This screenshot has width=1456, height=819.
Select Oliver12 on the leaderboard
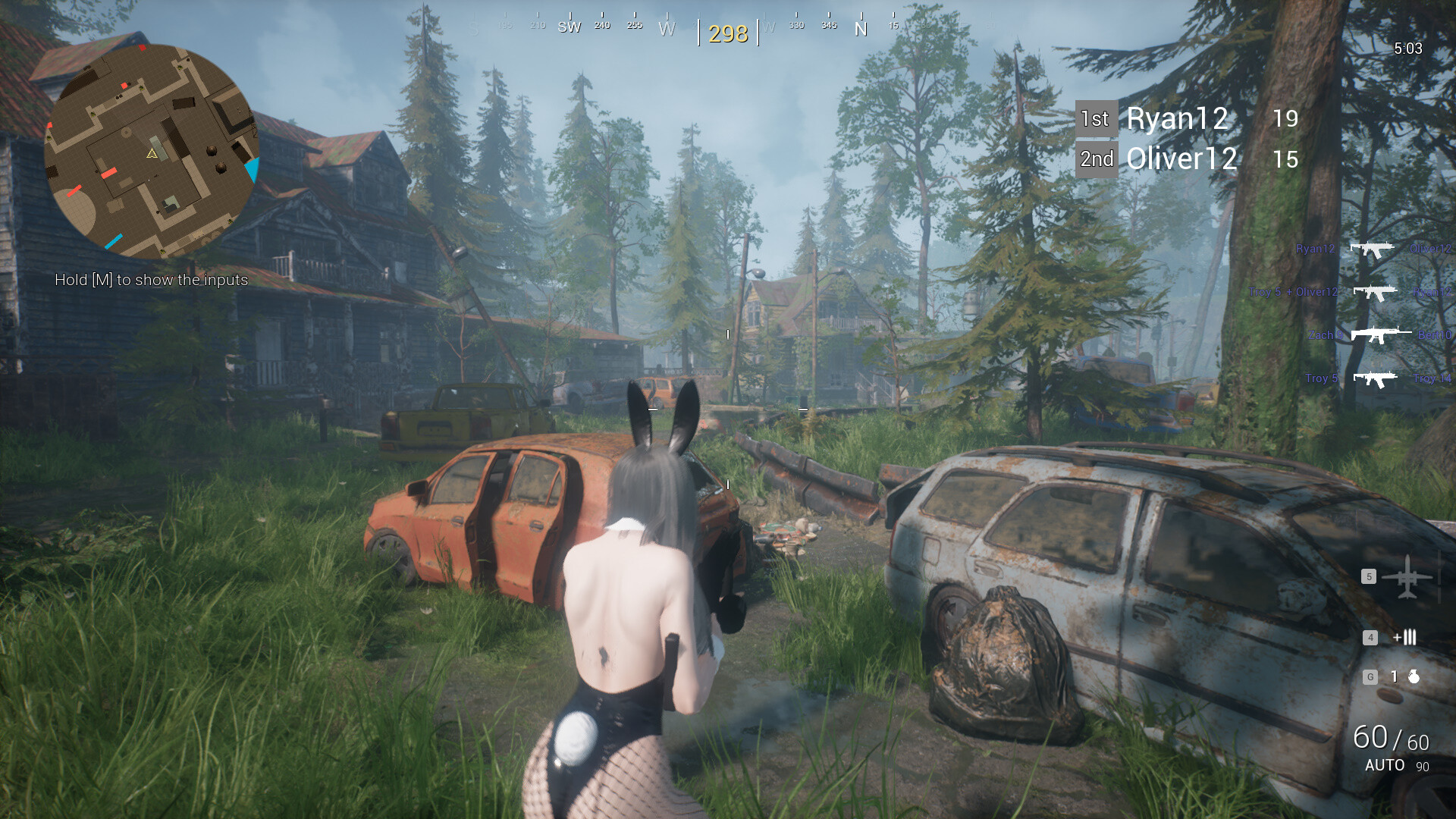coord(1181,159)
